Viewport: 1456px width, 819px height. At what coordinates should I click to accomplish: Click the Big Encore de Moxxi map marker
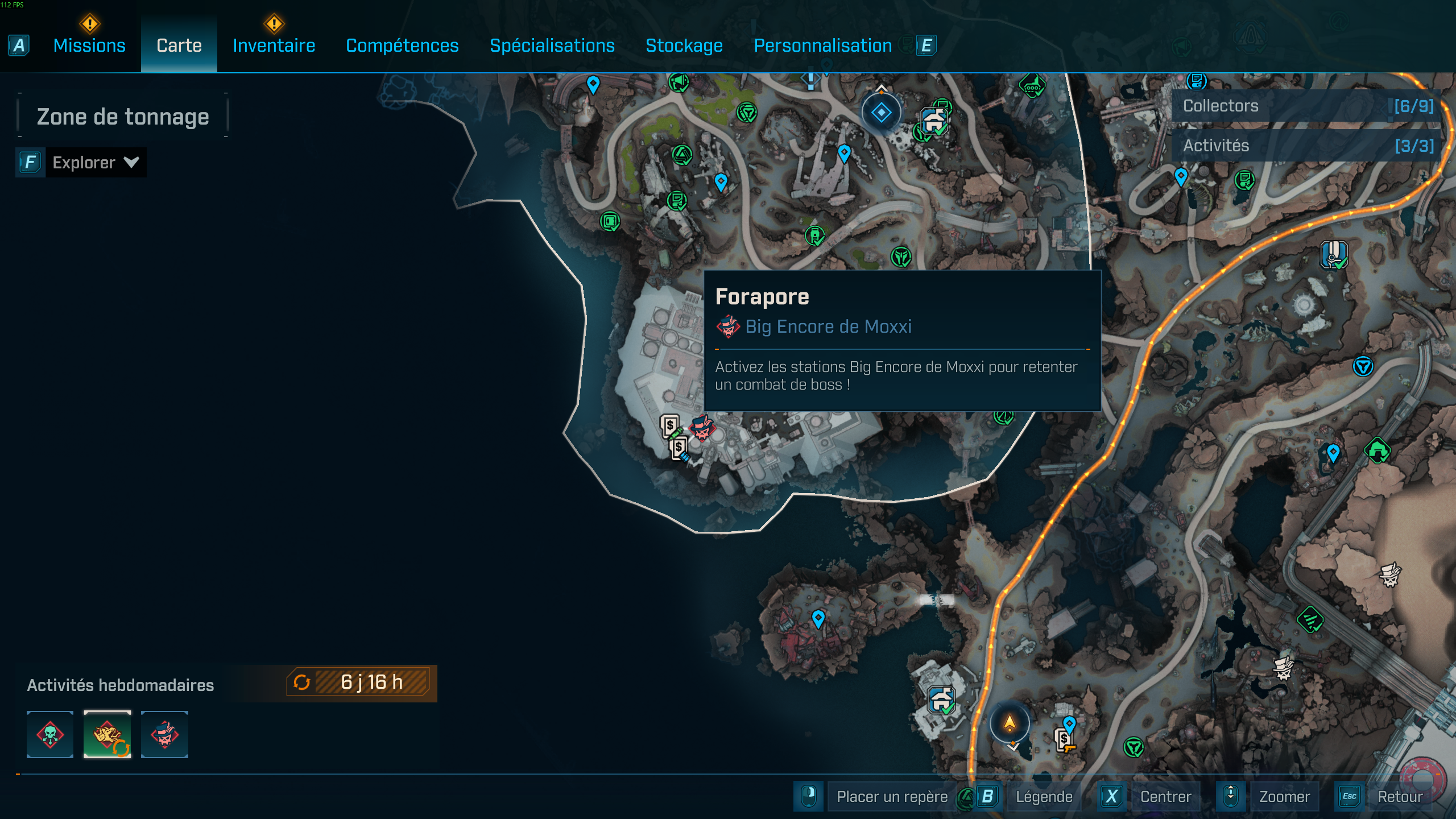point(702,428)
